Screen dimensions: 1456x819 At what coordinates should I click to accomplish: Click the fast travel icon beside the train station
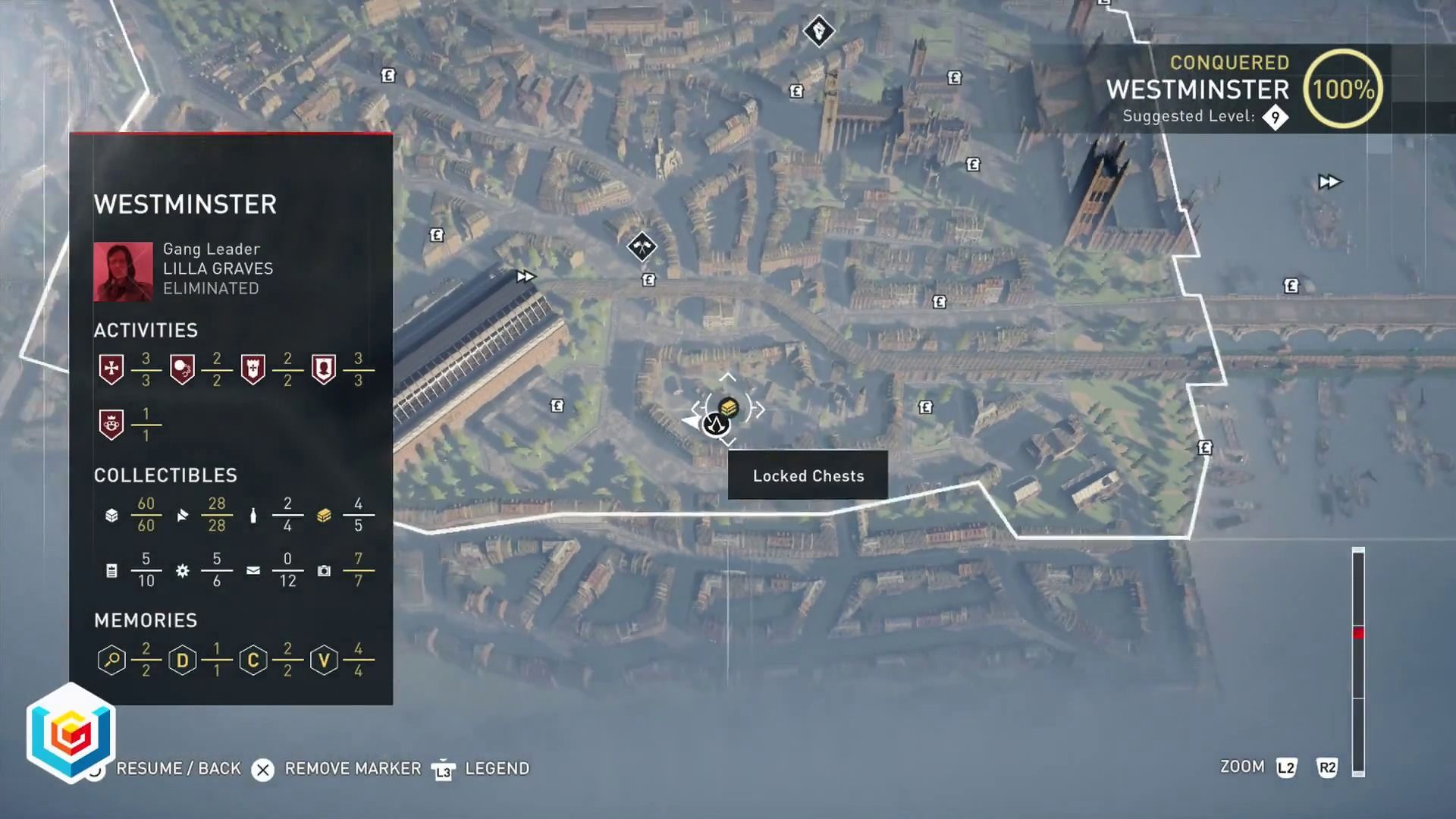click(525, 277)
